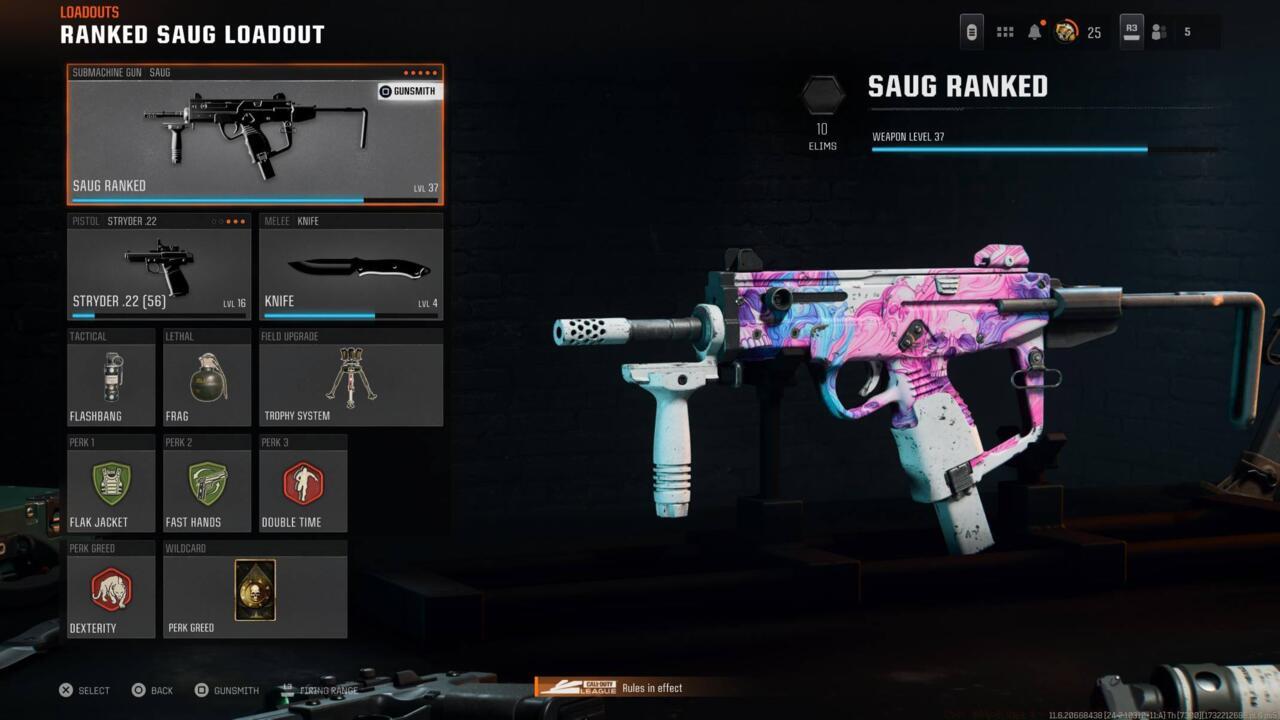Open the Flak Jacket perk slot
This screenshot has width=1280, height=720.
(111, 484)
